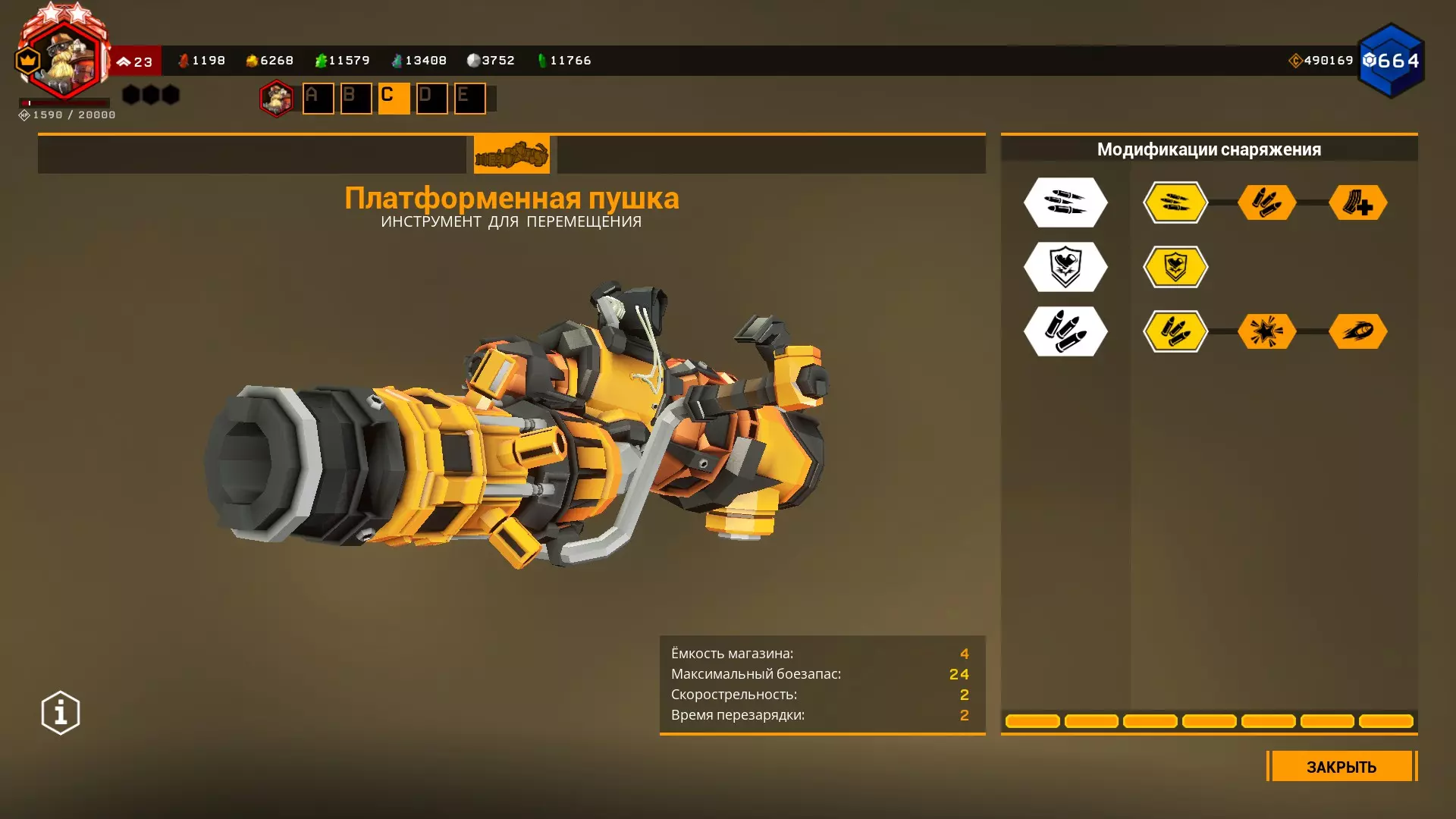This screenshot has height=819, width=1456.
Task: Click the dwarf character portrait next to loadouts
Action: [x=277, y=98]
